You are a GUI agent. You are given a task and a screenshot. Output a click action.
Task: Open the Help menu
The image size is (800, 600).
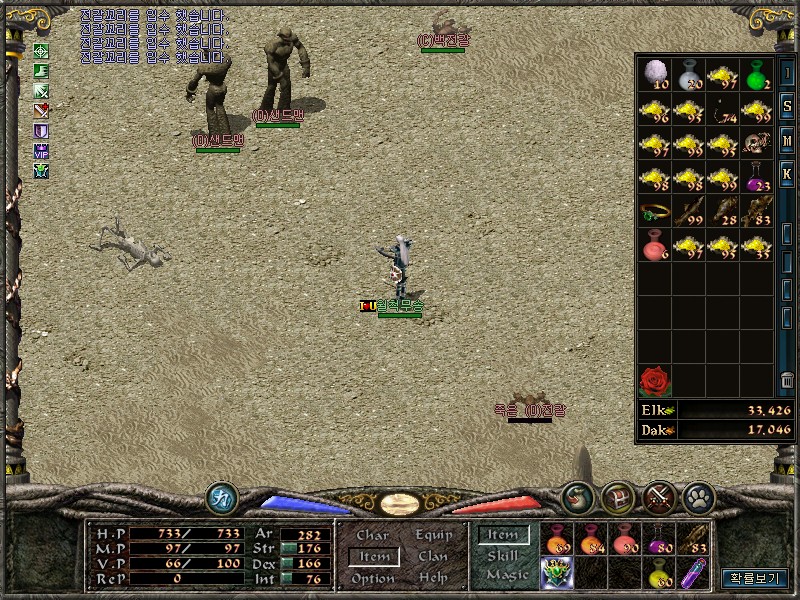coord(433,578)
